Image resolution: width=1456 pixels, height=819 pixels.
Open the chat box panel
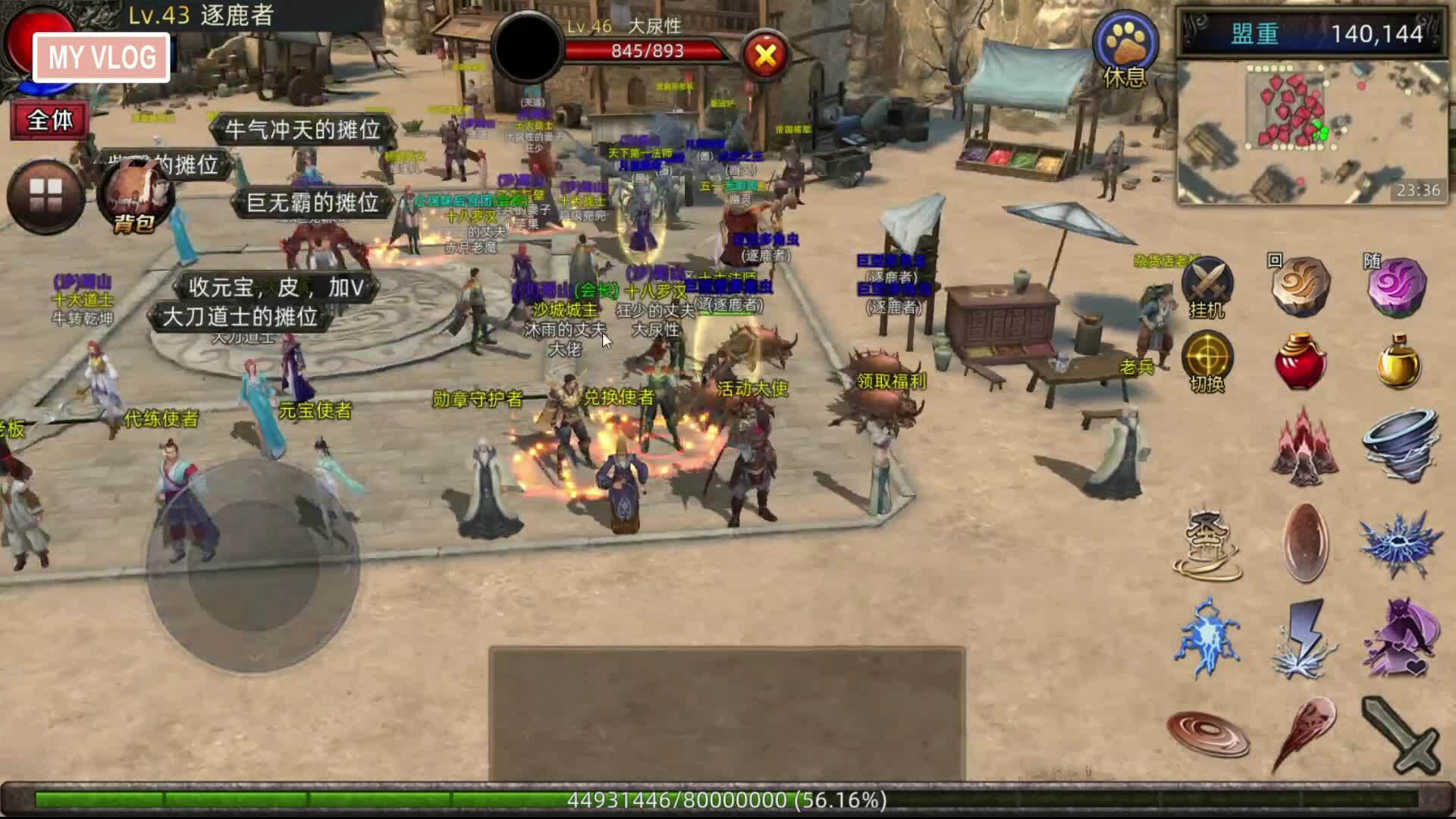726,713
